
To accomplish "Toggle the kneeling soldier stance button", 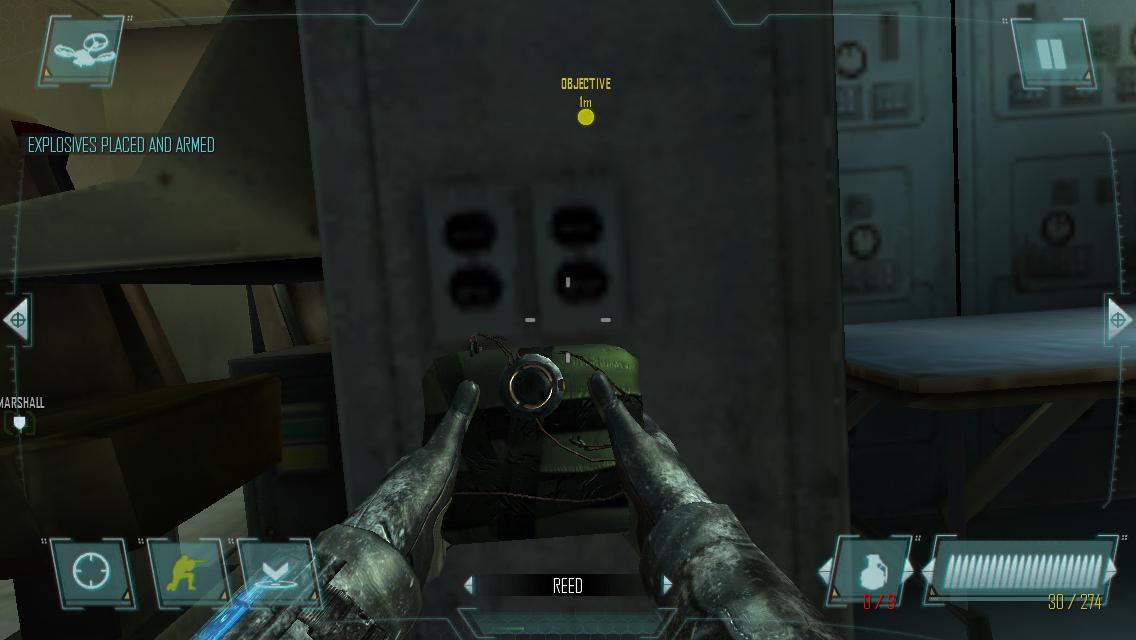I will point(186,574).
